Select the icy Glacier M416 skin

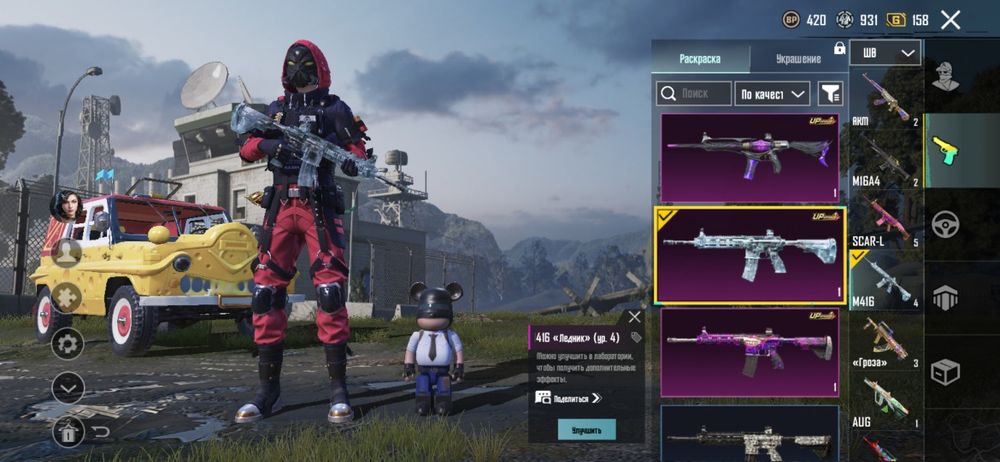click(750, 254)
